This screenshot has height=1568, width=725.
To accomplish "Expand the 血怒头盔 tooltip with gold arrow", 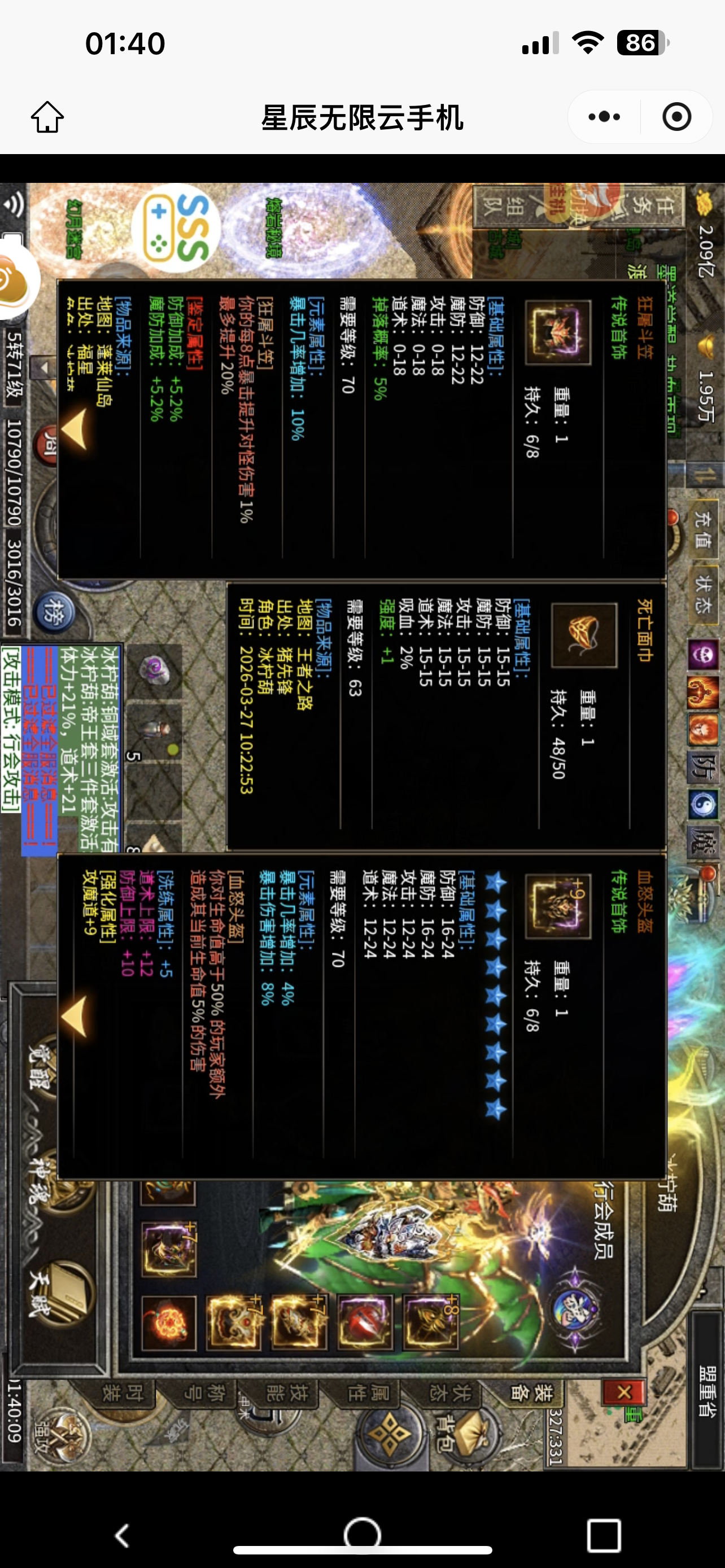I will 76,1017.
